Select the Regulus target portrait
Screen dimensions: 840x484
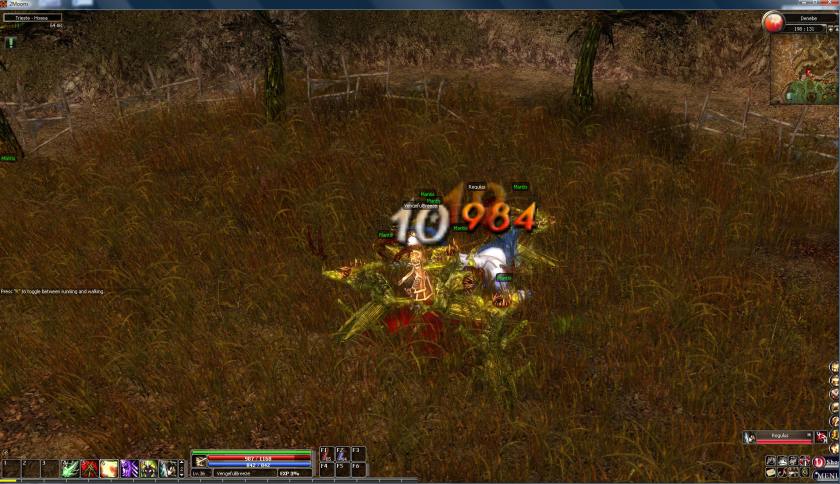(x=749, y=438)
